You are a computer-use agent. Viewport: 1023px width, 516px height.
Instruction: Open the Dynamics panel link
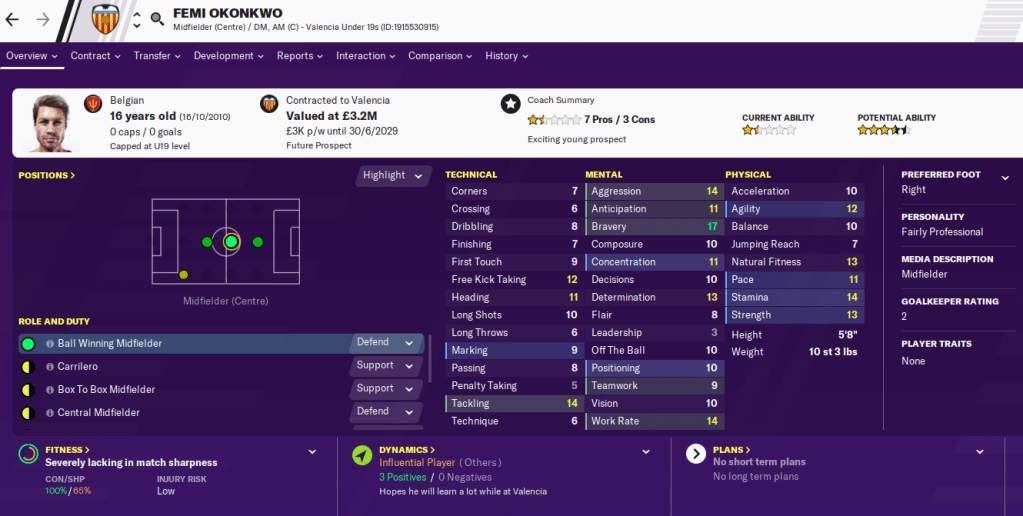(408, 450)
